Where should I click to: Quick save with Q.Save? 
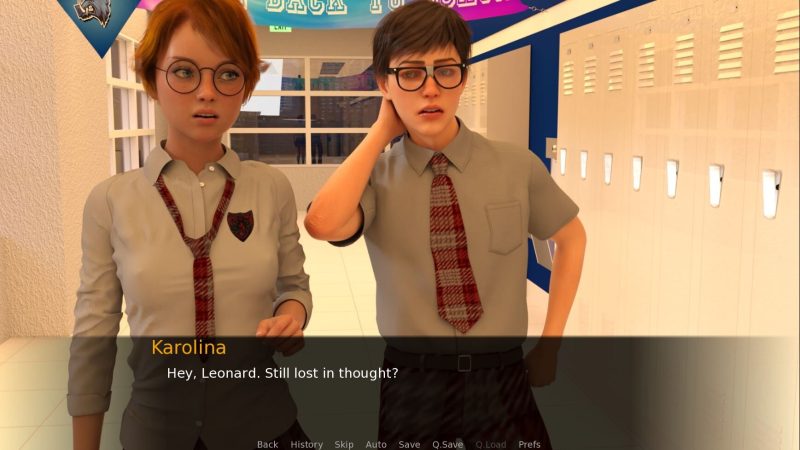click(x=447, y=444)
